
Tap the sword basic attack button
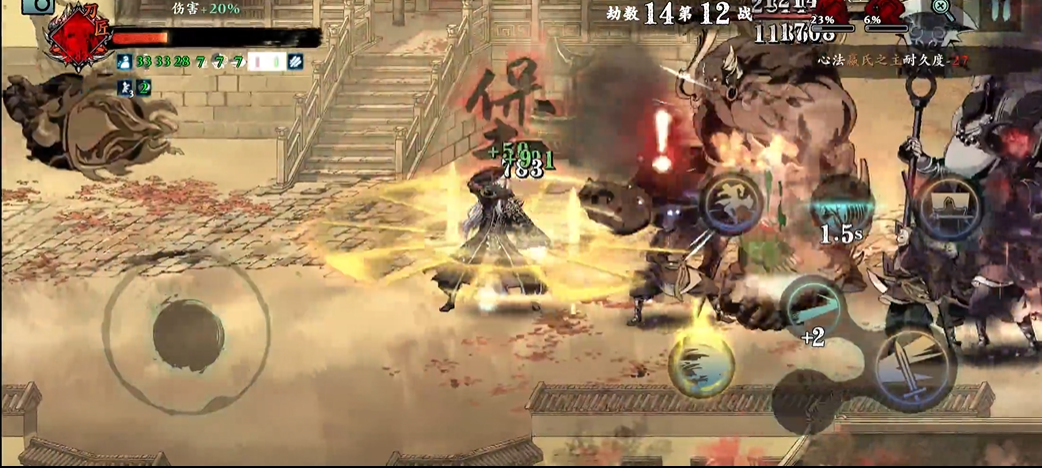pos(912,366)
